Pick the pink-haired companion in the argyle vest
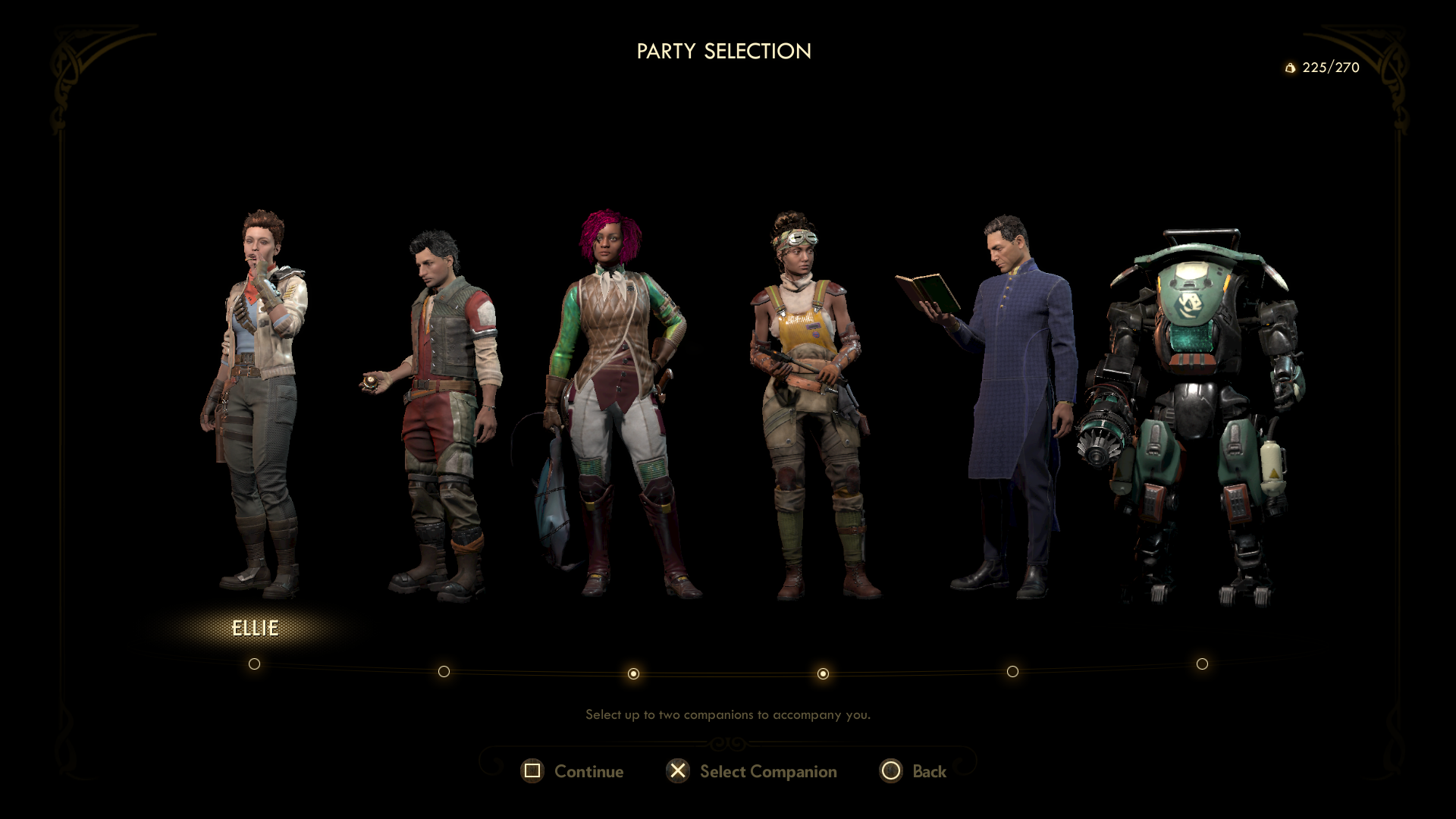This screenshot has width=1456, height=819. tap(622, 402)
